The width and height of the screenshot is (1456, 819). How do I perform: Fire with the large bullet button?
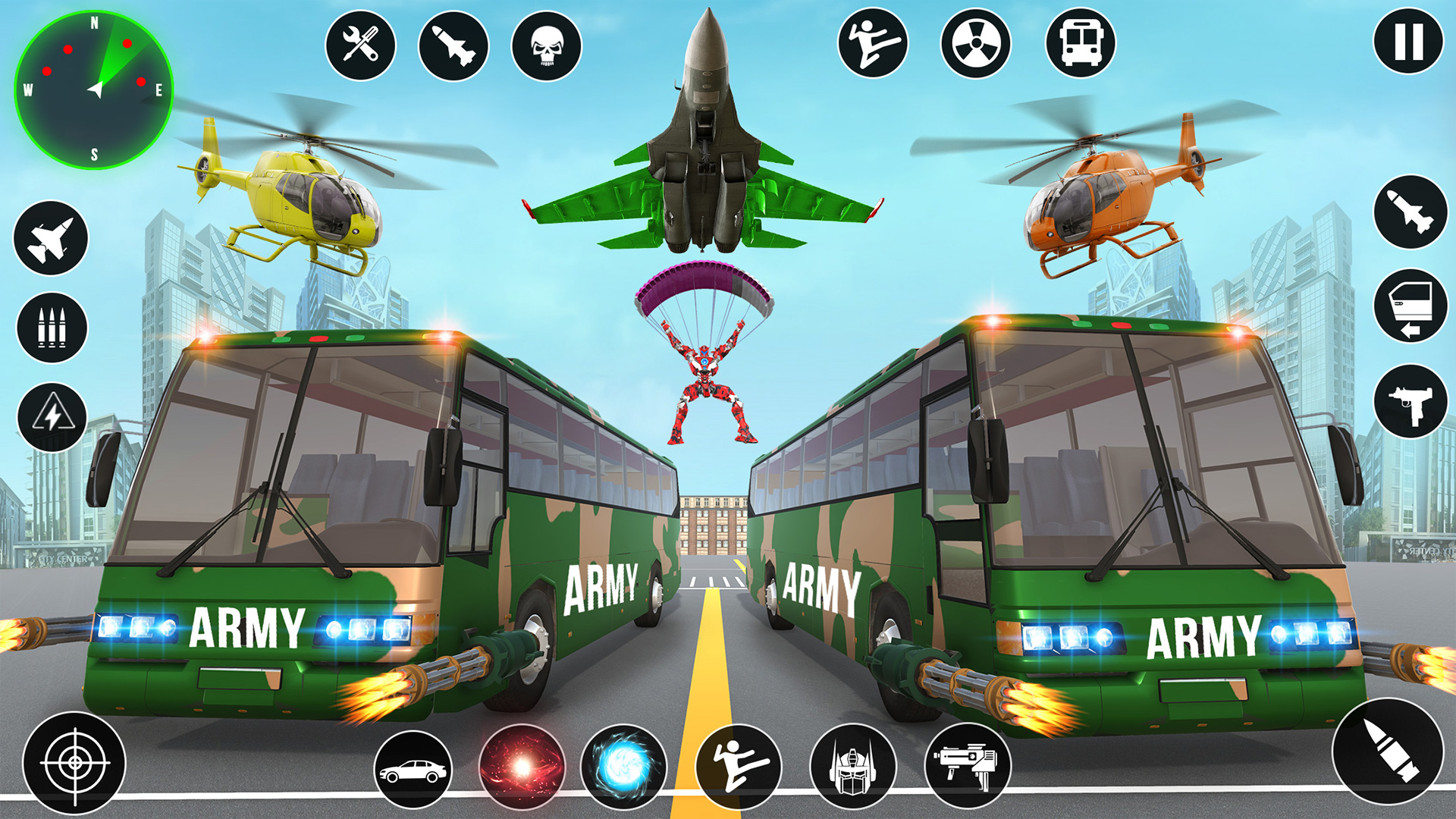pyautogui.click(x=1387, y=751)
